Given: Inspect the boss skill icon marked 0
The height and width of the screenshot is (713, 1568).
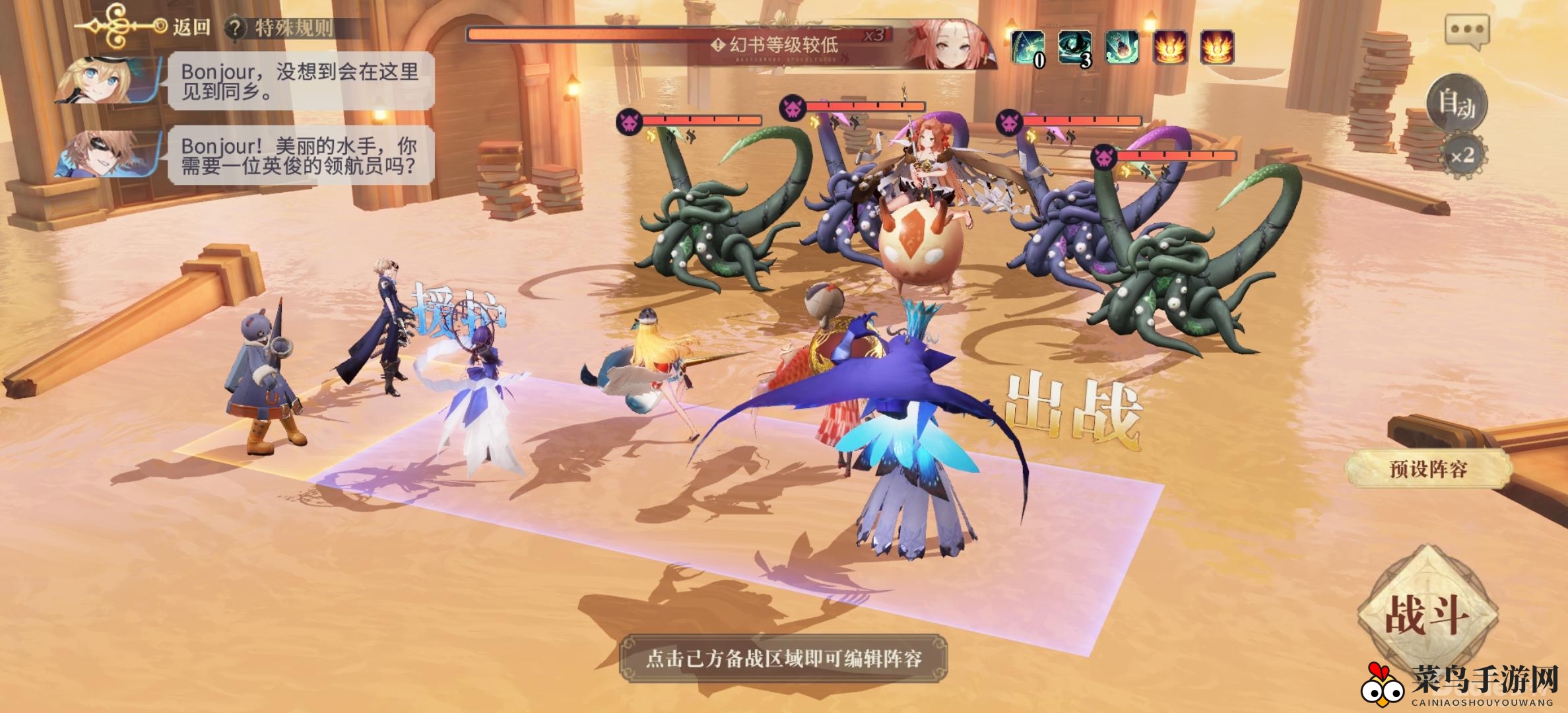Looking at the screenshot, I should coord(1028,48).
